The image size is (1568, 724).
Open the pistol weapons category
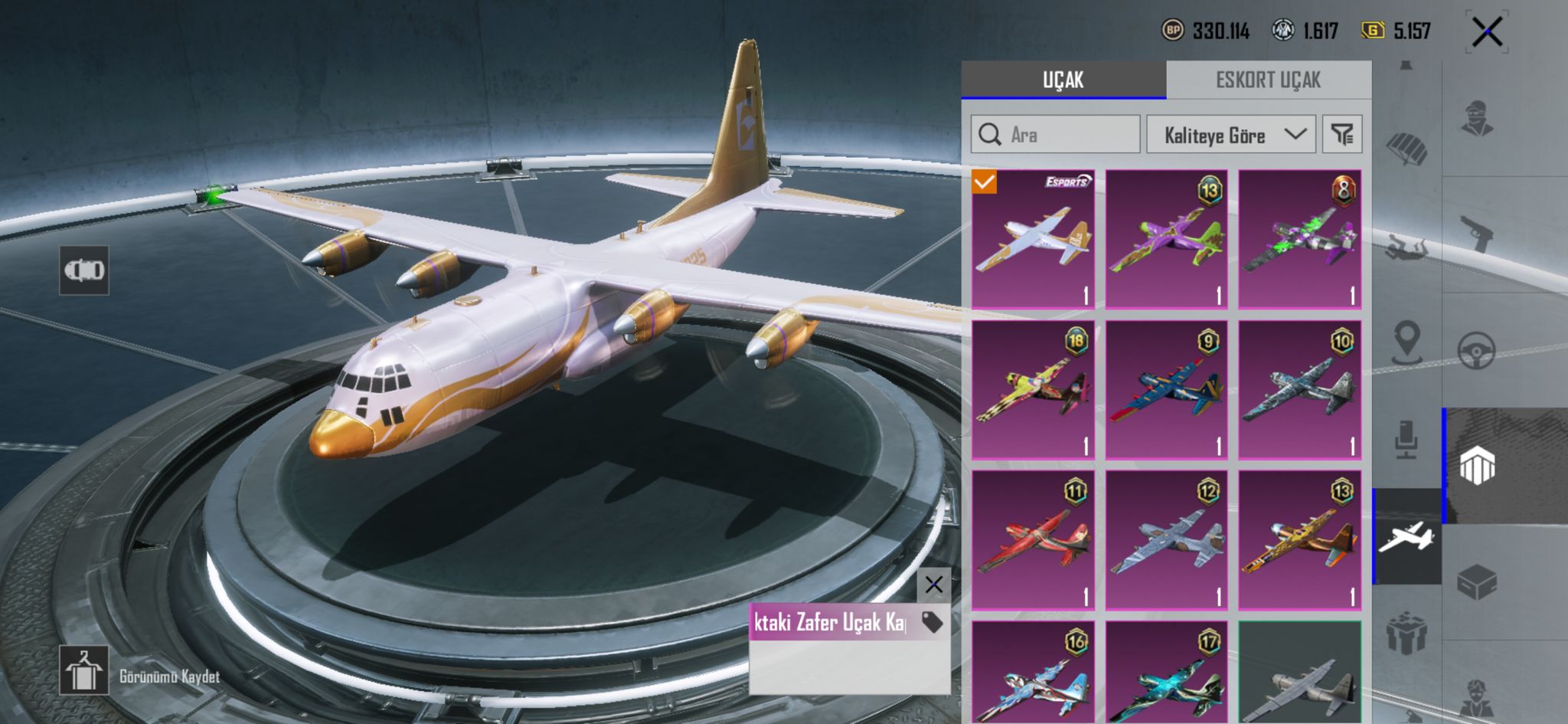pyautogui.click(x=1476, y=232)
